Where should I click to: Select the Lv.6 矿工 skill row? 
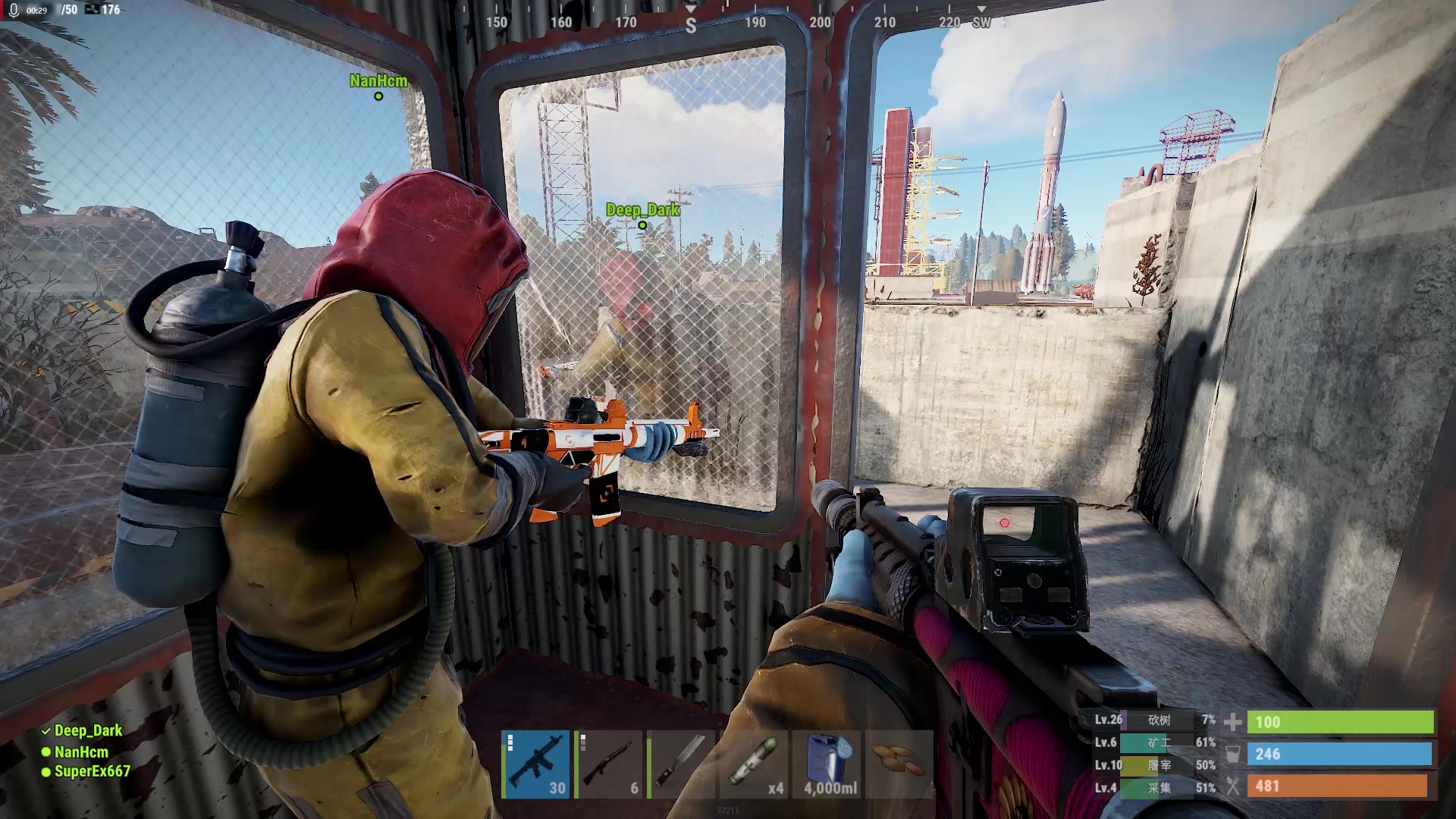1154,742
